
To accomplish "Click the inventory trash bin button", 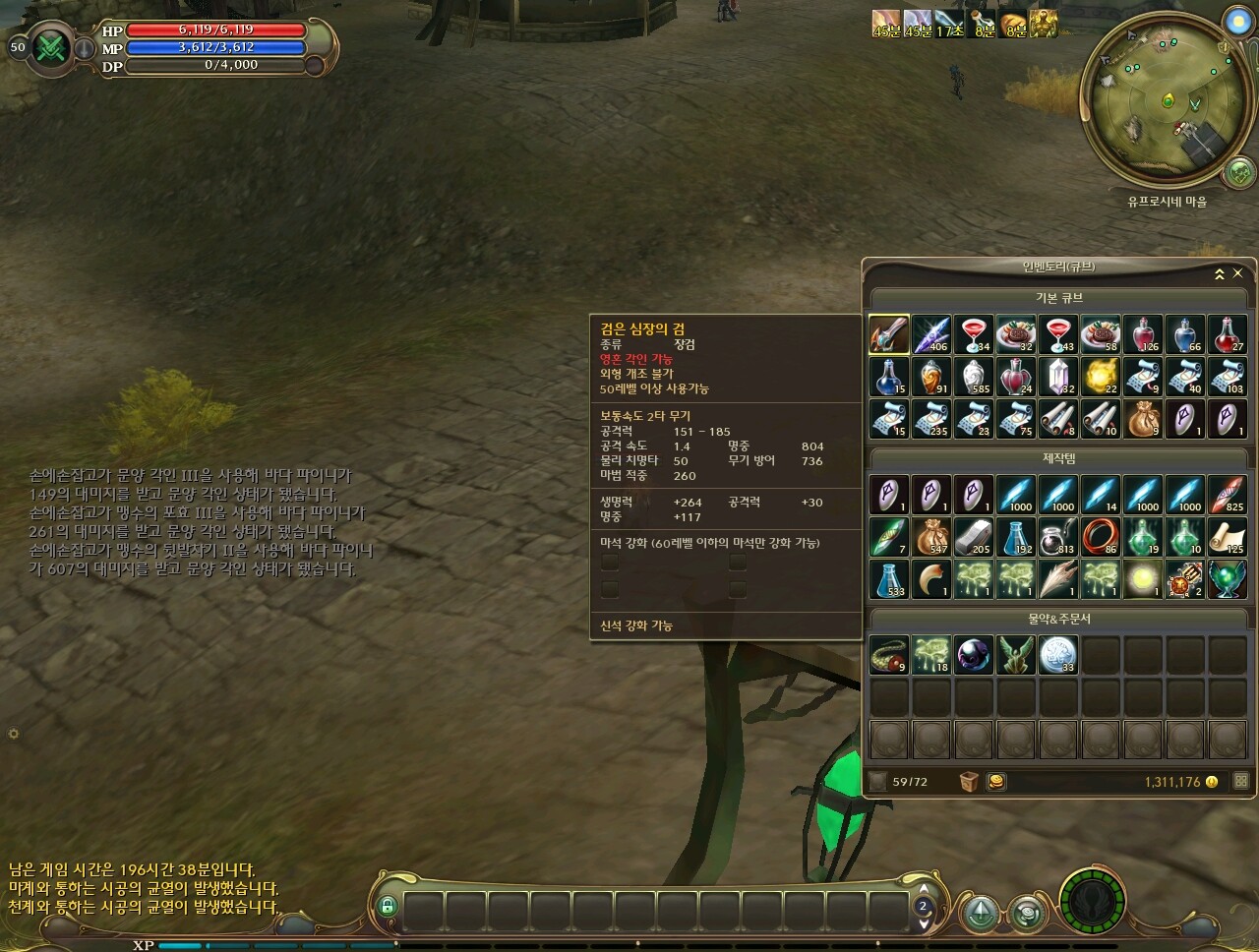I will click(970, 782).
